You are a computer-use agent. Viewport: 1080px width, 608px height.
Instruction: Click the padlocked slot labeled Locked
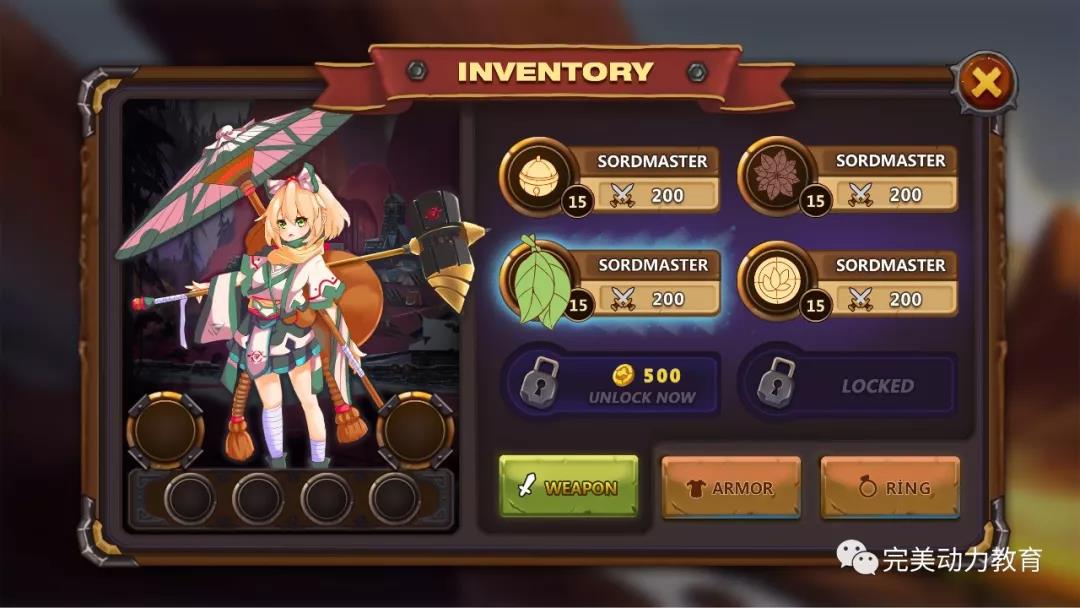pos(848,385)
